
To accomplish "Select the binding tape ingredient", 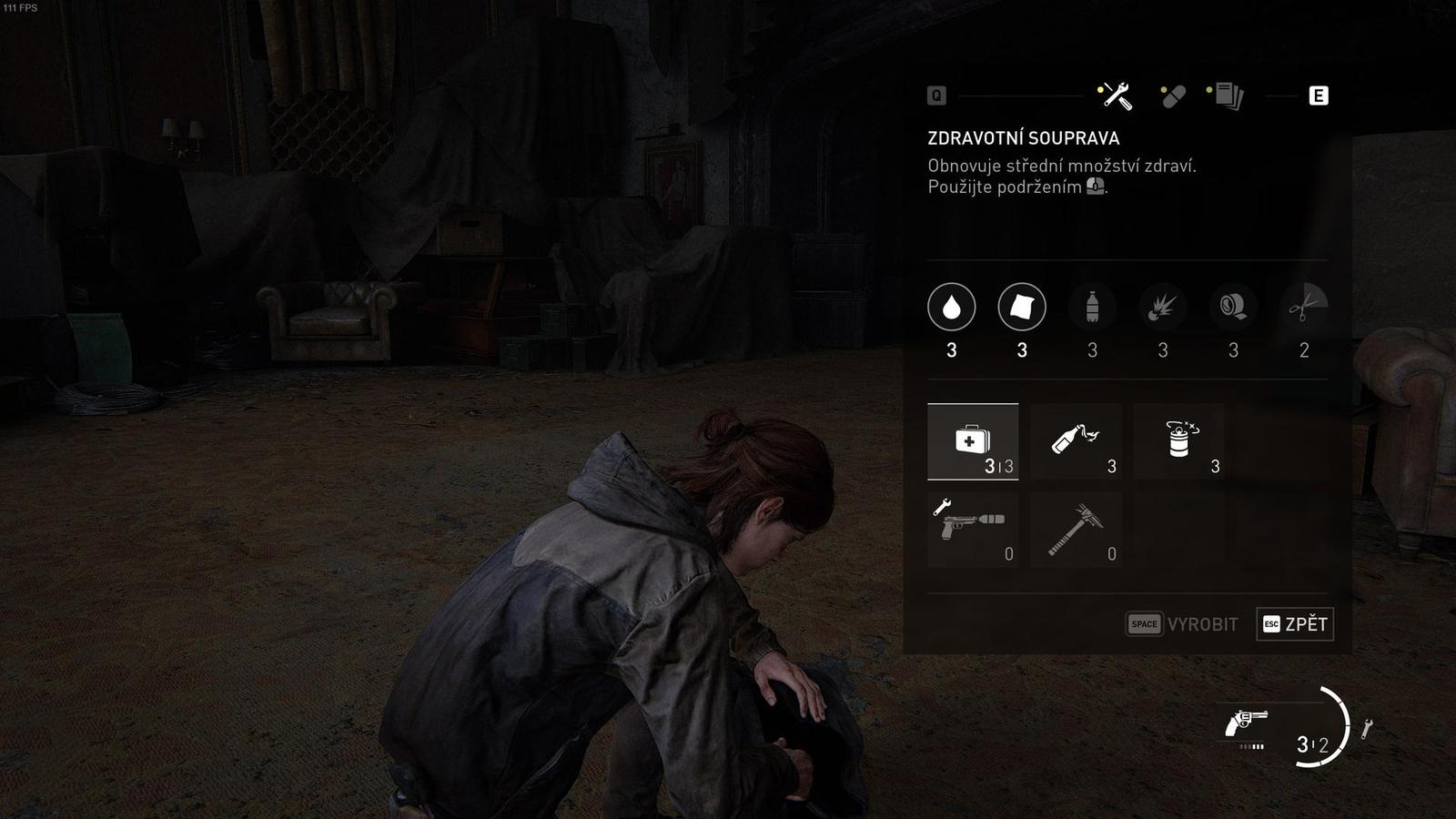I will (x=1233, y=308).
